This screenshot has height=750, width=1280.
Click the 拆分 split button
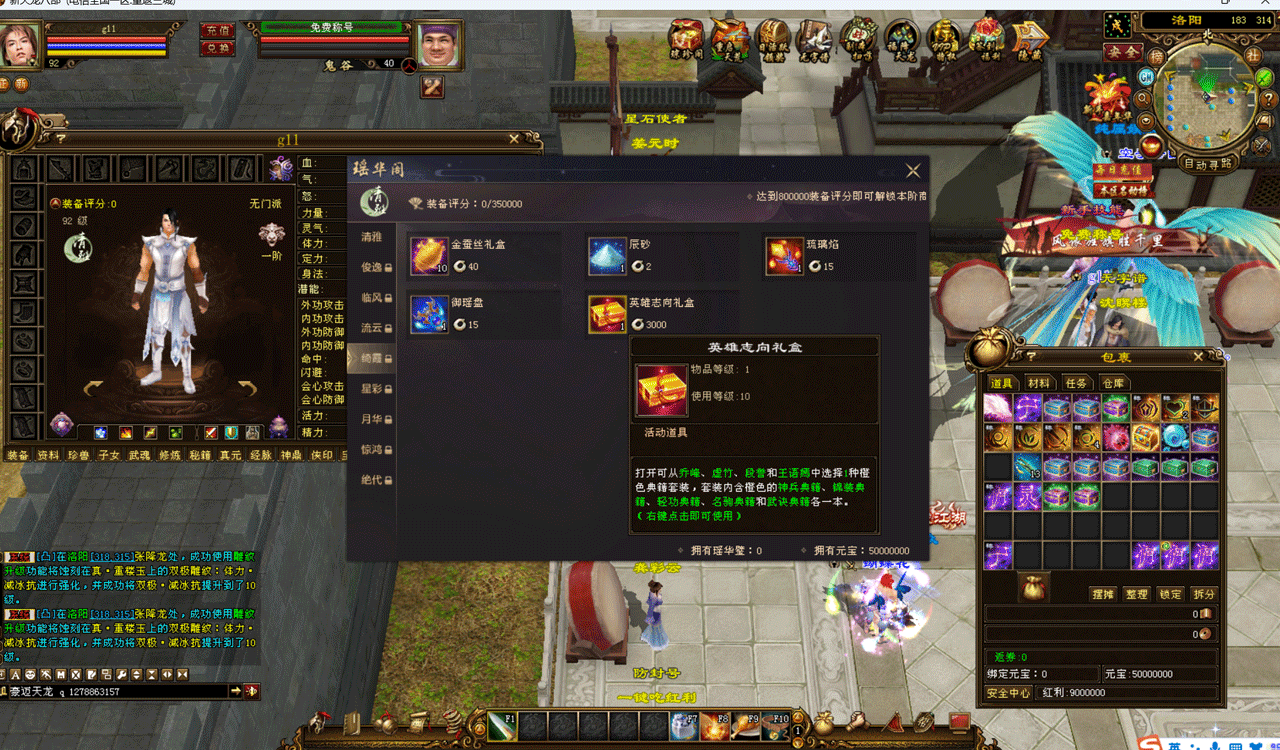[1203, 594]
